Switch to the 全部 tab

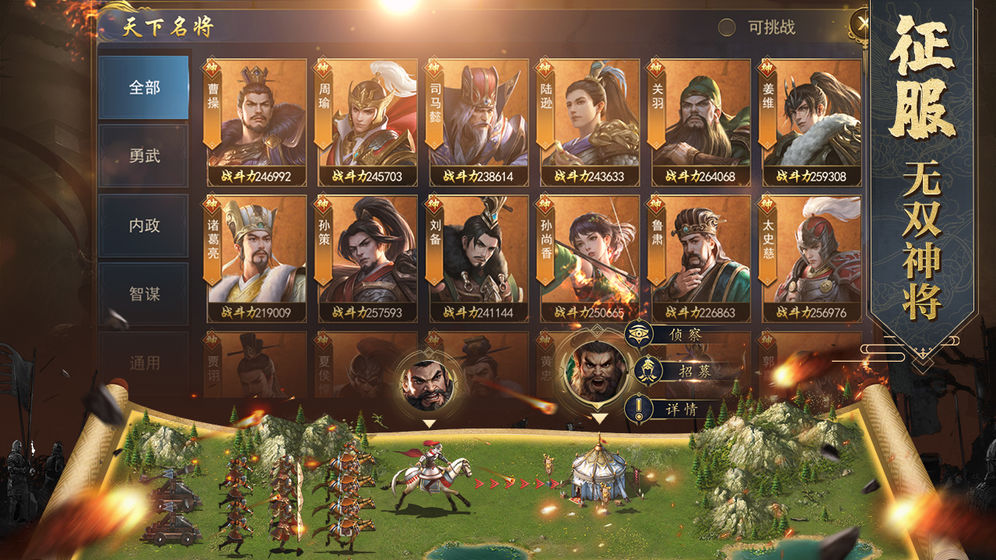tap(144, 87)
